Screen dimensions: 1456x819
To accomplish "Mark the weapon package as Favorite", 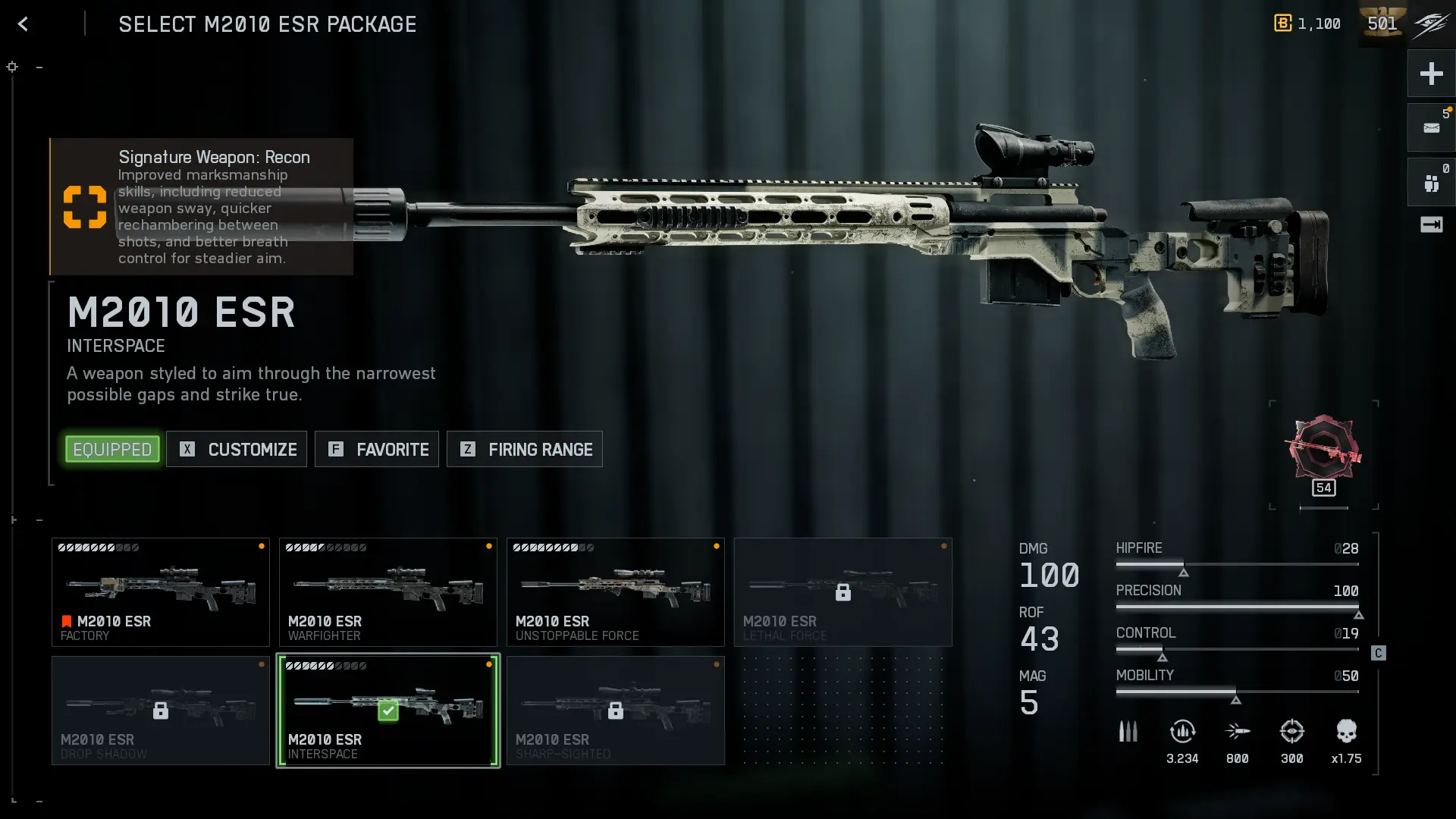I will [377, 449].
